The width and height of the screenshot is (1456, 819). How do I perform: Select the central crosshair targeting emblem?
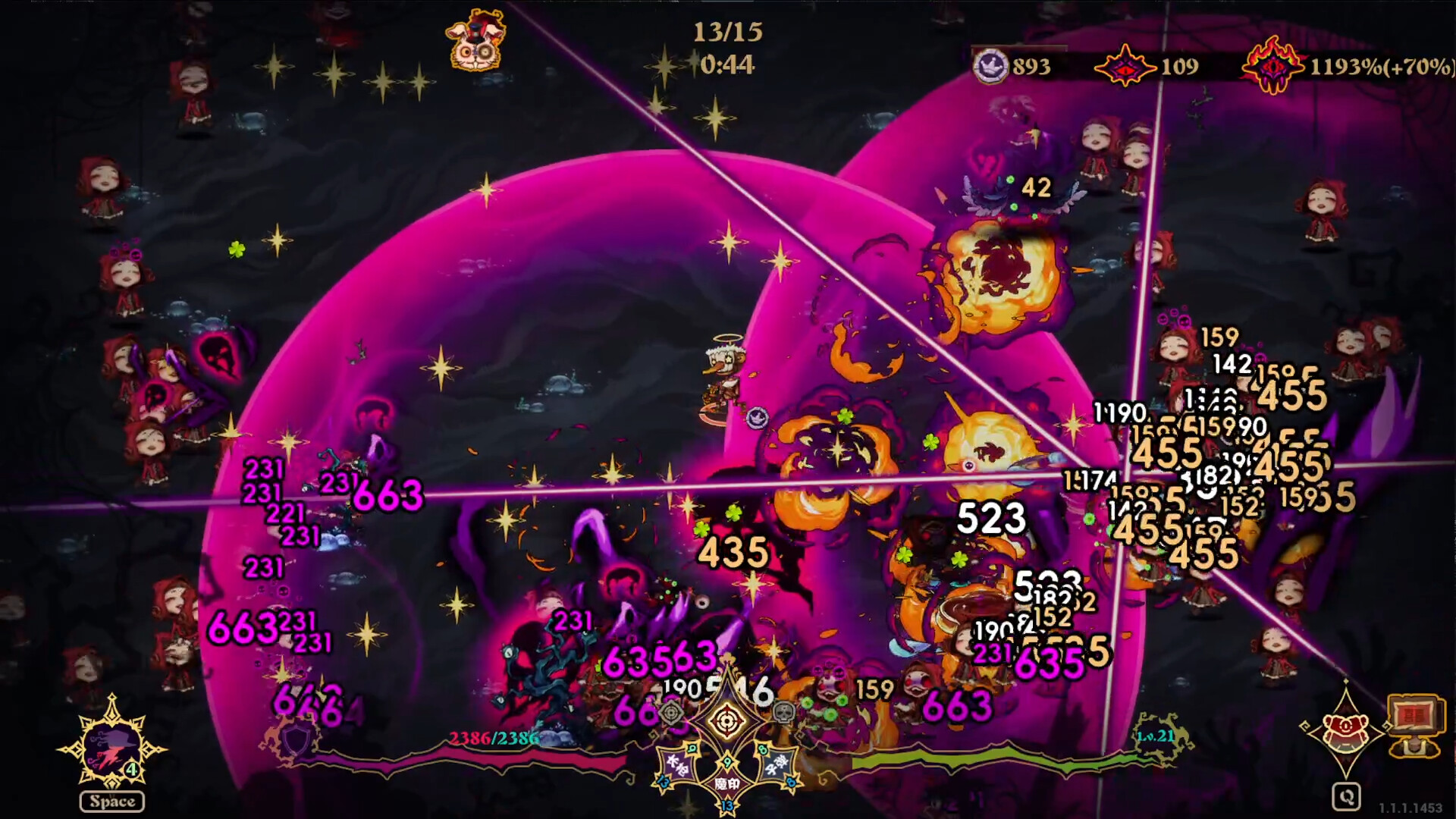[726, 719]
